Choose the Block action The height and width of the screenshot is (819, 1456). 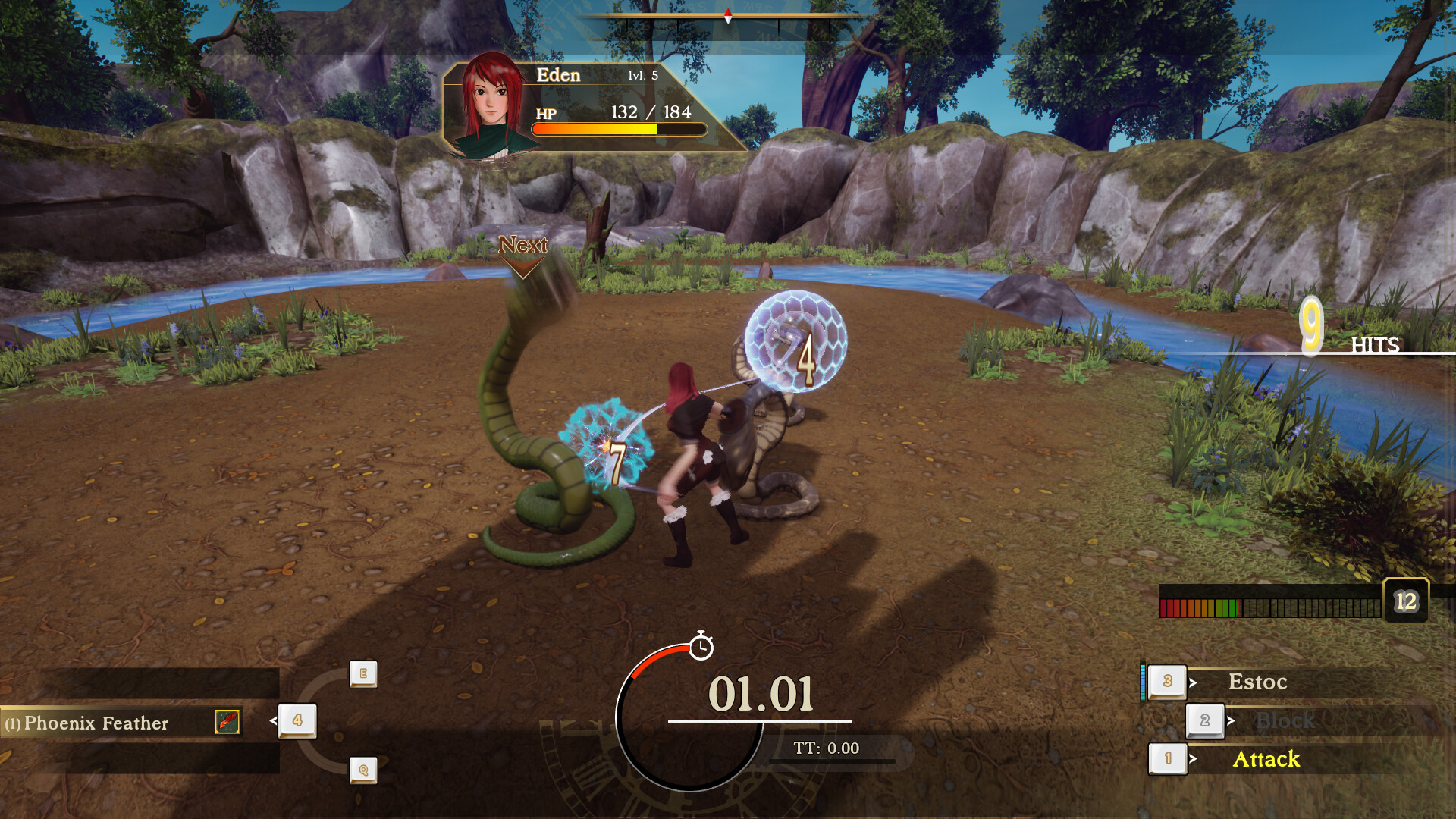click(1285, 720)
